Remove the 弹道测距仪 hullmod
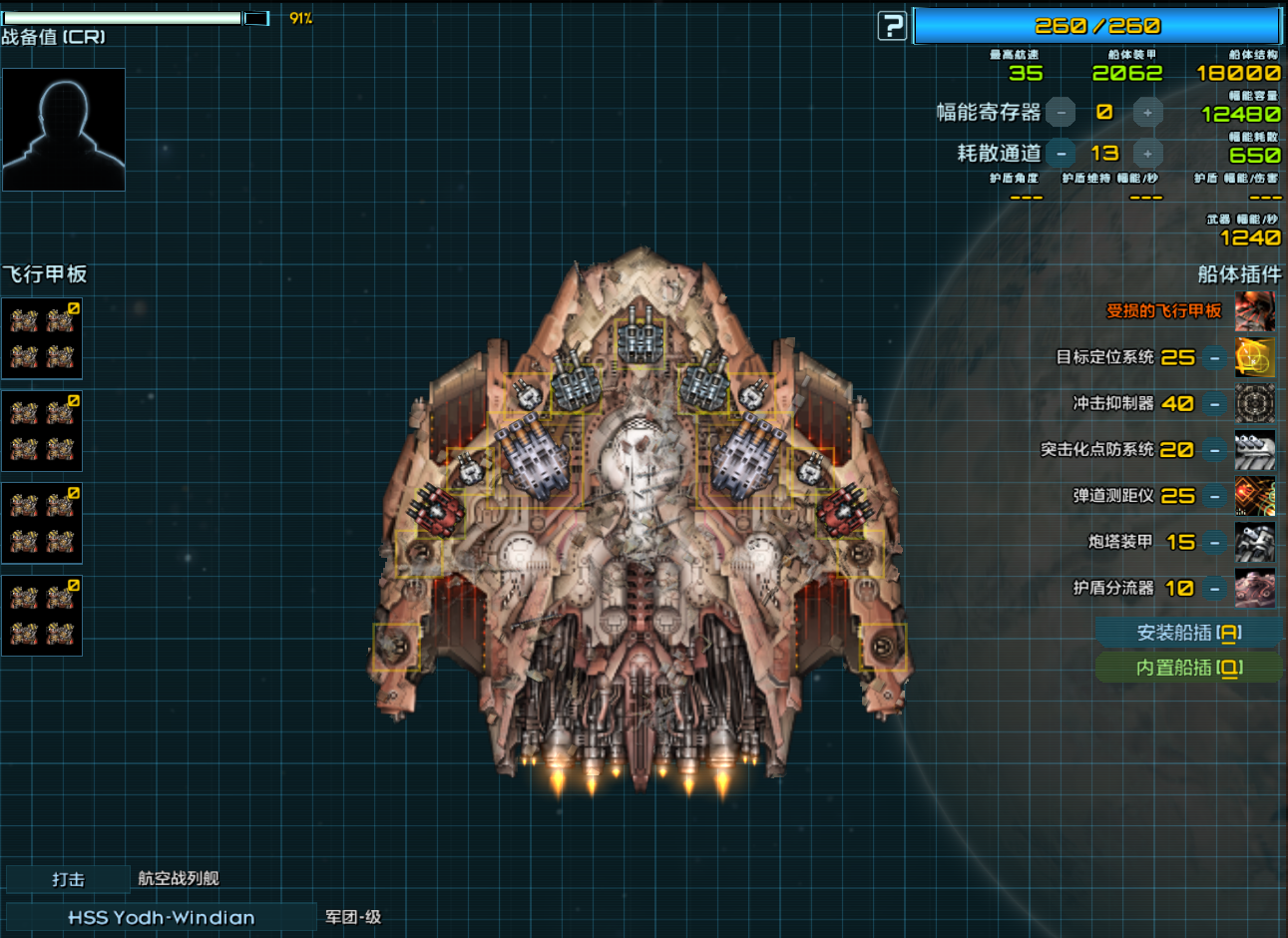This screenshot has width=1288, height=938. coord(1214,496)
